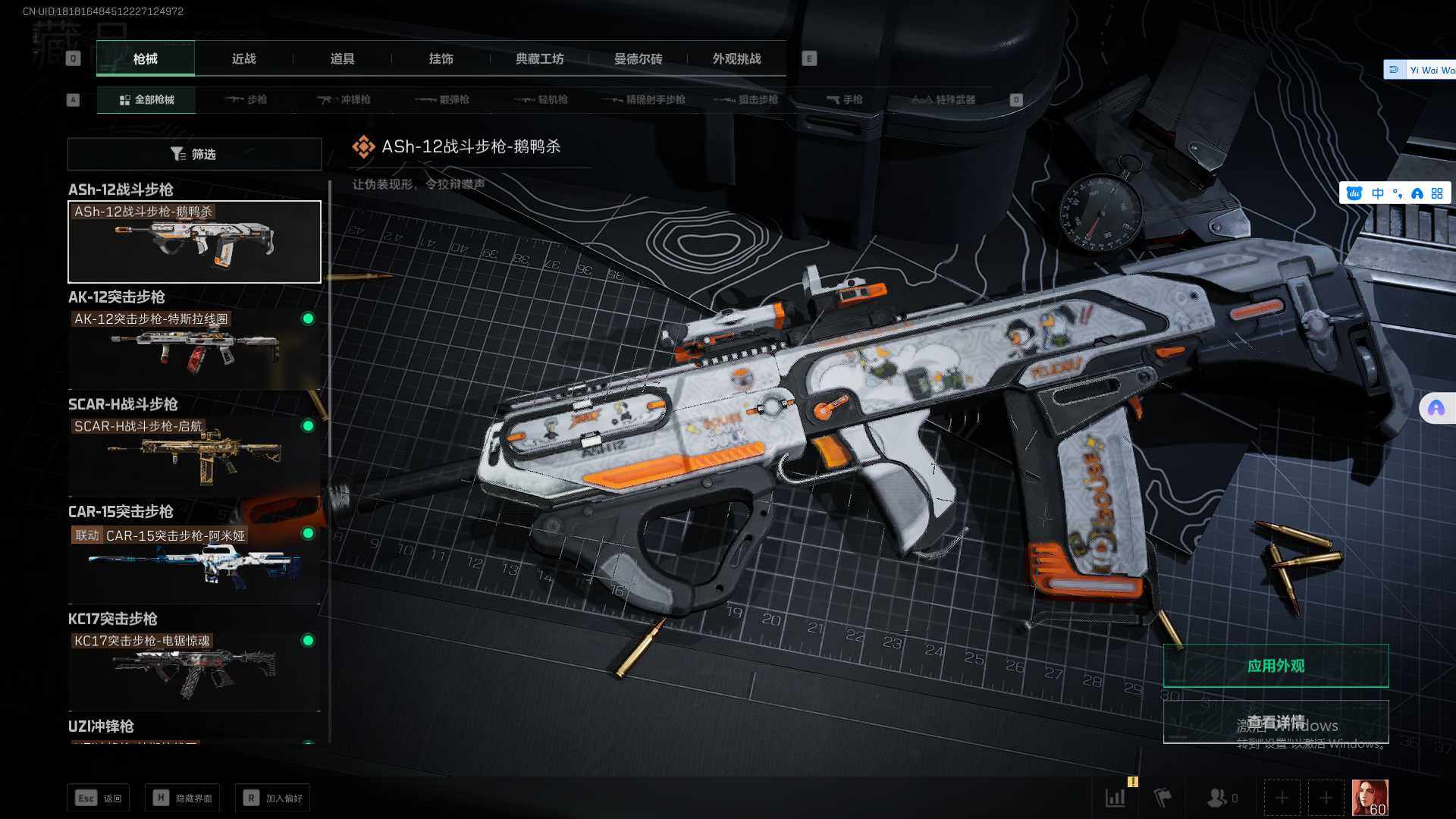This screenshot has width=1456, height=819.
Task: Switch to the 近战 melee tab
Action: pos(243,58)
